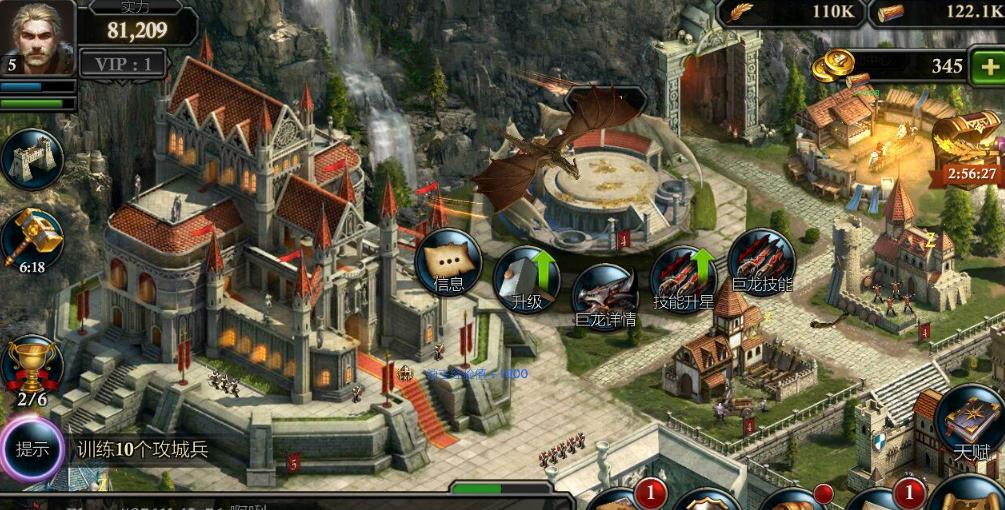The width and height of the screenshot is (1005, 510).
Task: Open the train 10 siege units quest
Action: (x=143, y=449)
